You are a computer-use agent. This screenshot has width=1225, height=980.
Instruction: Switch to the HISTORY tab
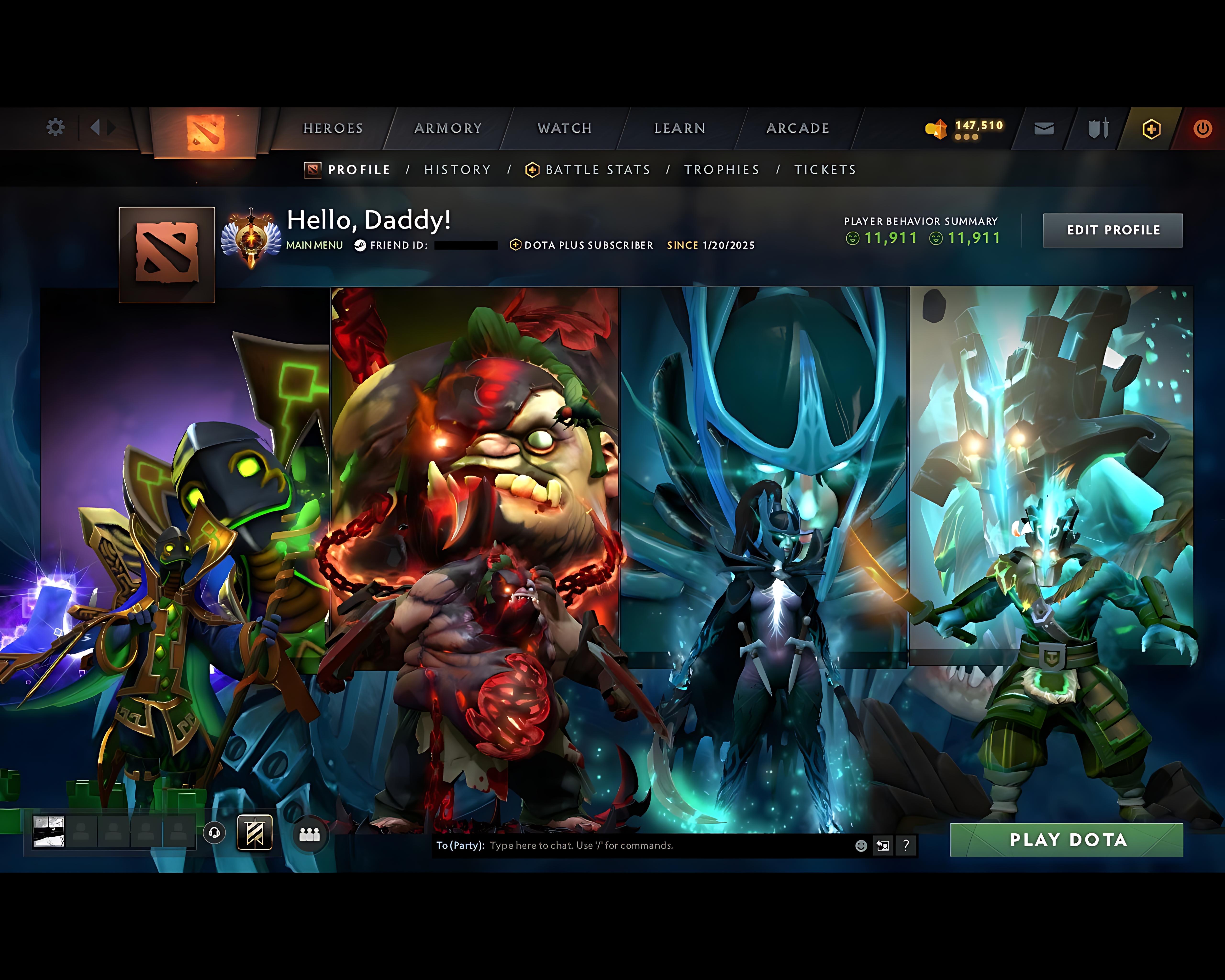pos(457,169)
